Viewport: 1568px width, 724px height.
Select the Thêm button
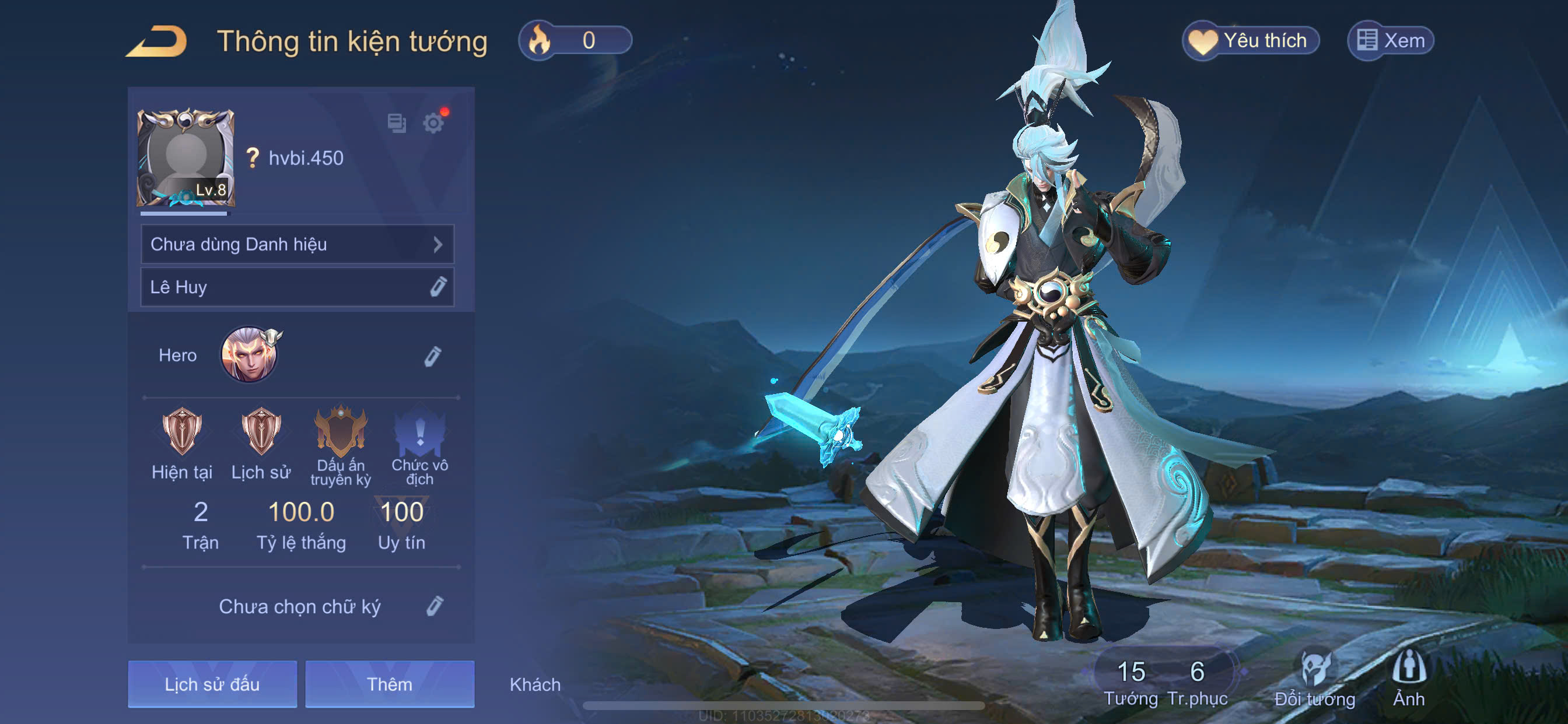click(390, 684)
